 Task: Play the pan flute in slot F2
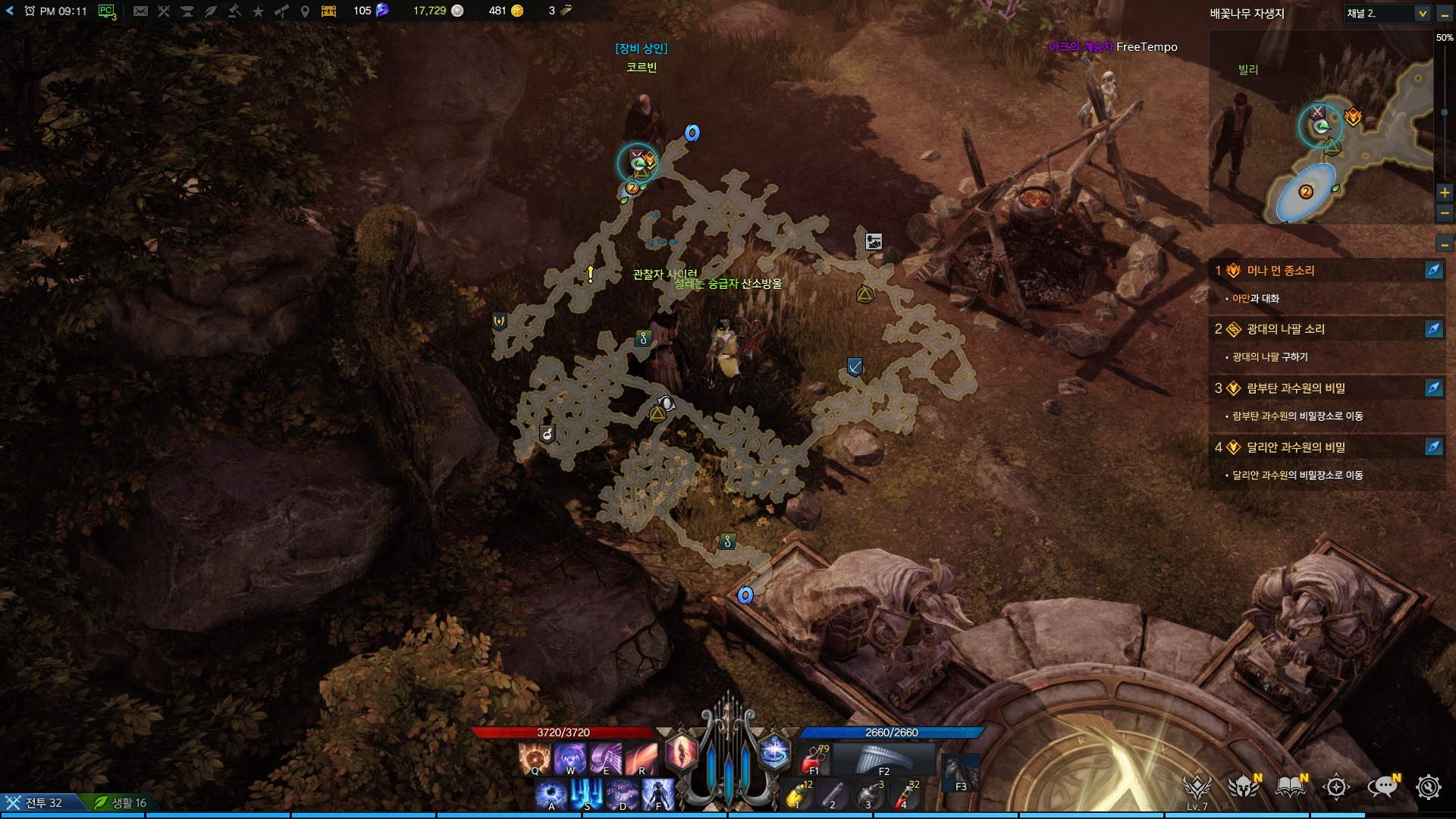883,758
